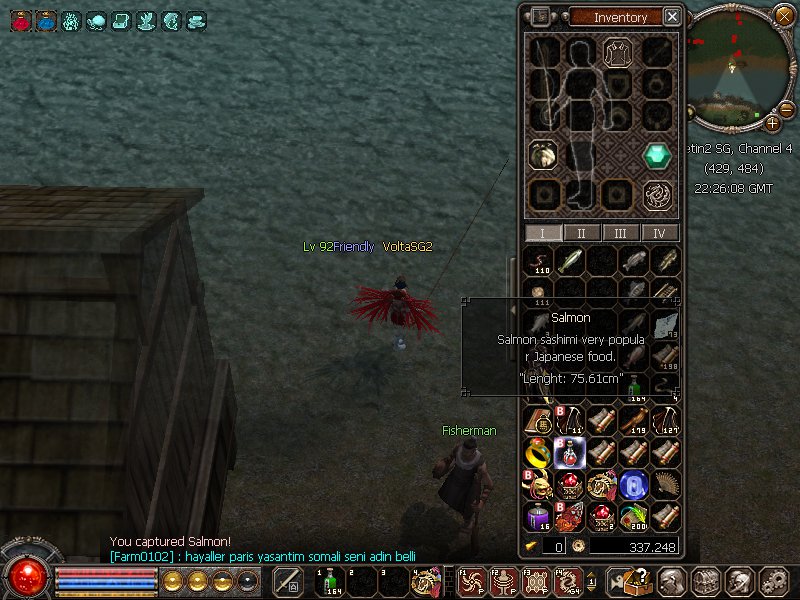The image size is (800, 600).
Task: Click the highlighted red potion inventory slot
Action: tap(570, 453)
